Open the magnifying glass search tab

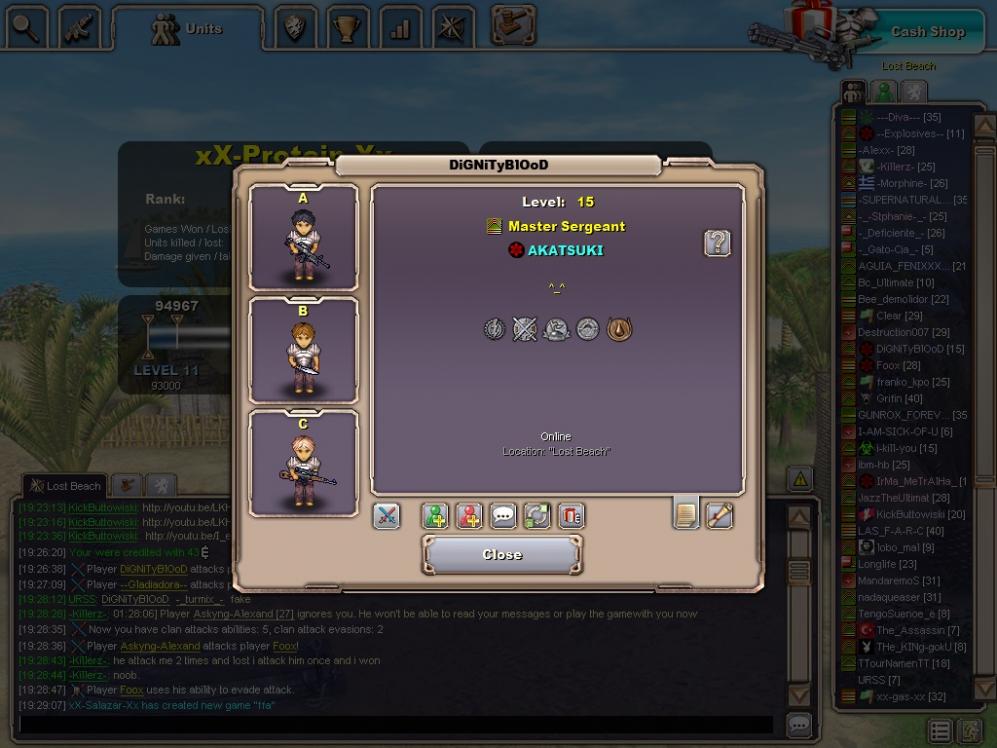pos(26,28)
